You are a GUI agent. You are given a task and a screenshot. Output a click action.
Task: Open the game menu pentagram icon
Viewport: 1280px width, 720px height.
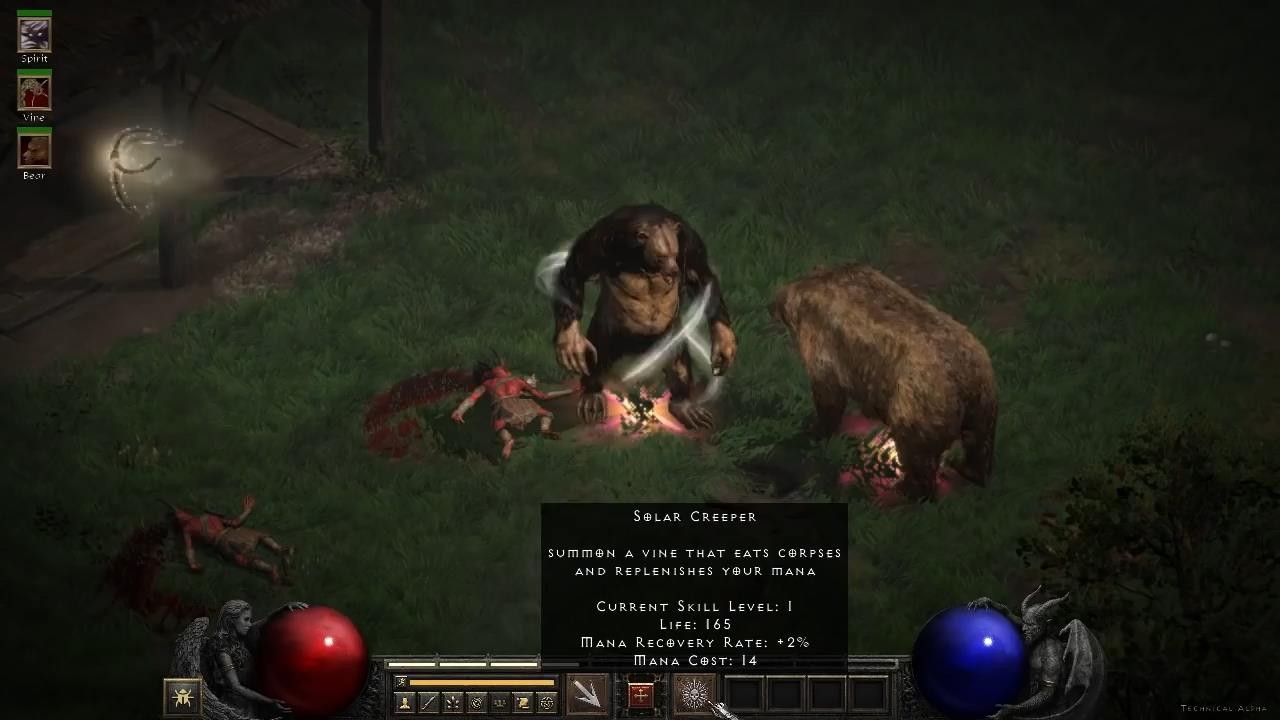click(x=546, y=703)
